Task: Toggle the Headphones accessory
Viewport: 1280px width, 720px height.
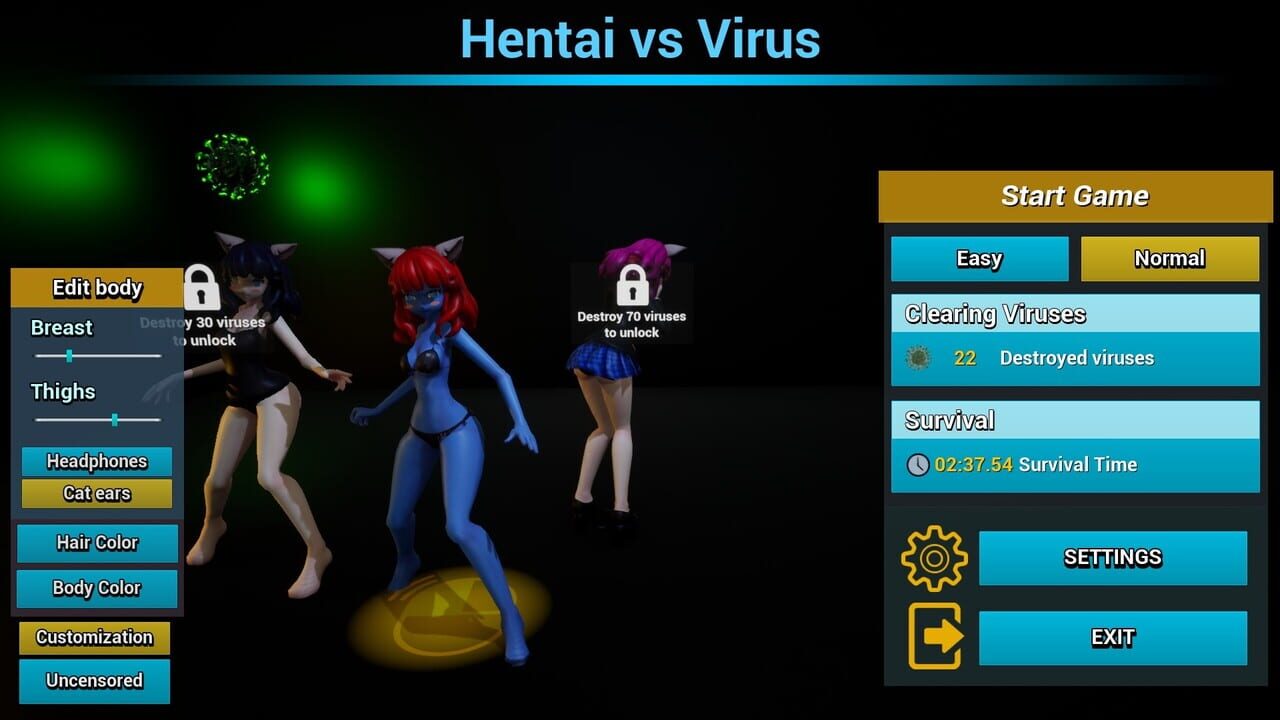Action: (96, 461)
